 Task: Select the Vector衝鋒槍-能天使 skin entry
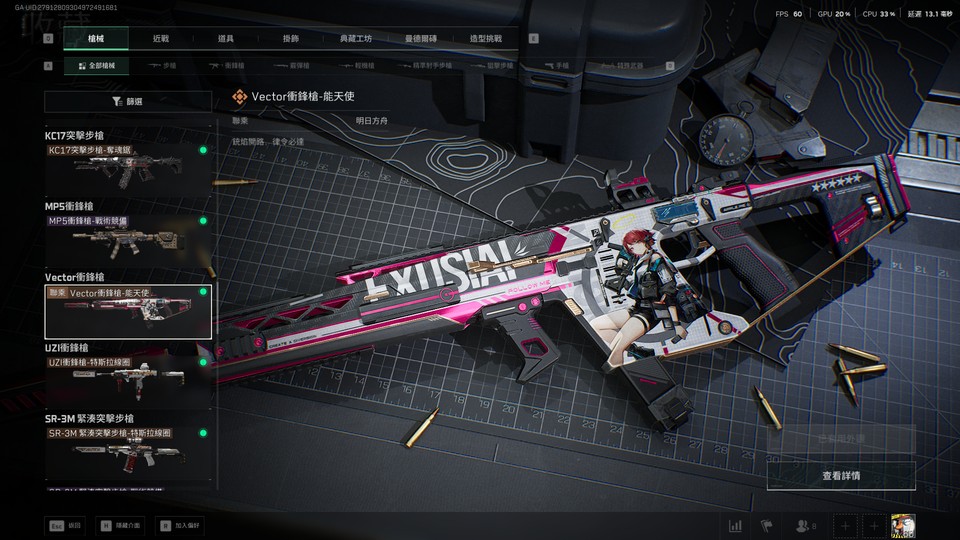127,310
